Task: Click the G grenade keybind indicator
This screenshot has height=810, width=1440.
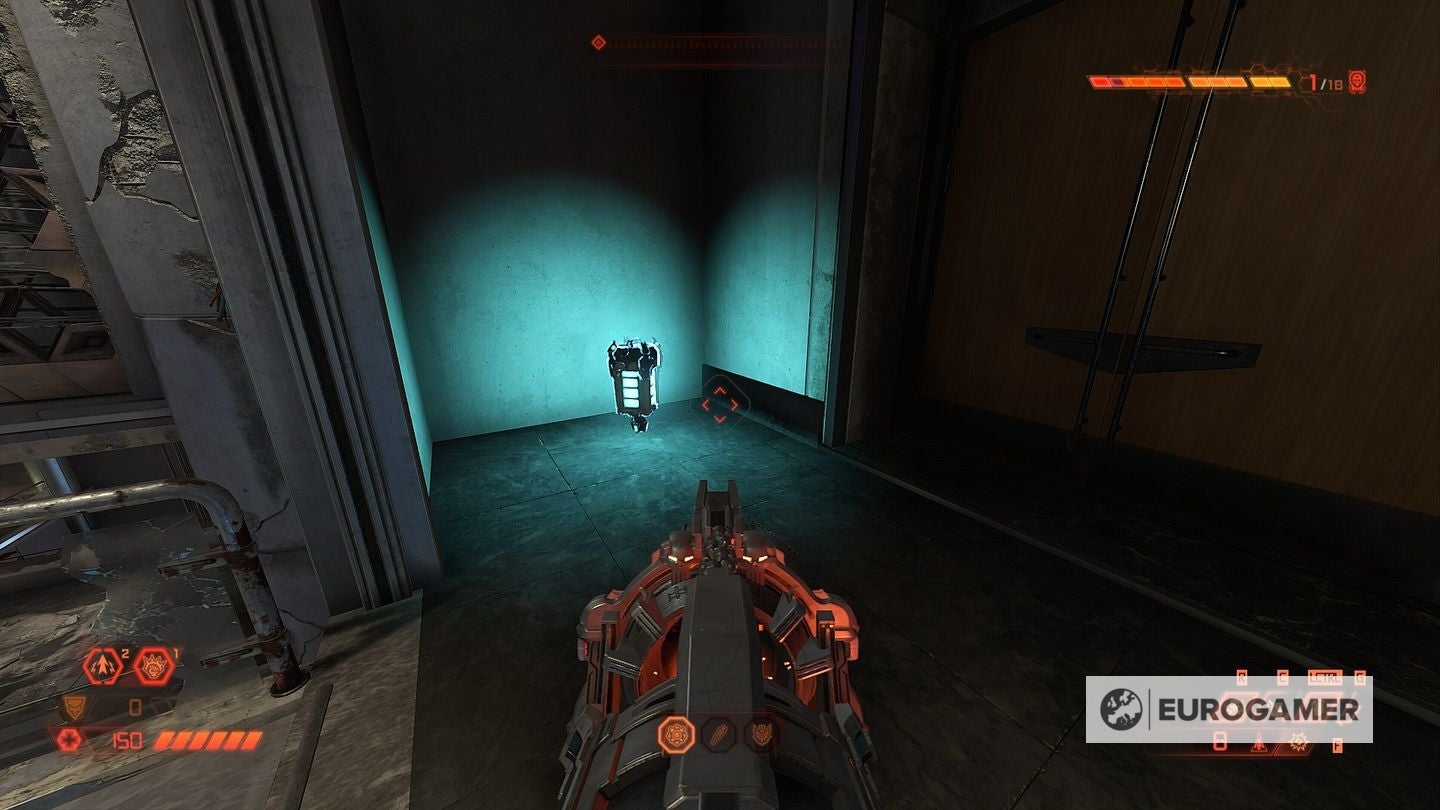Action: click(x=1361, y=677)
